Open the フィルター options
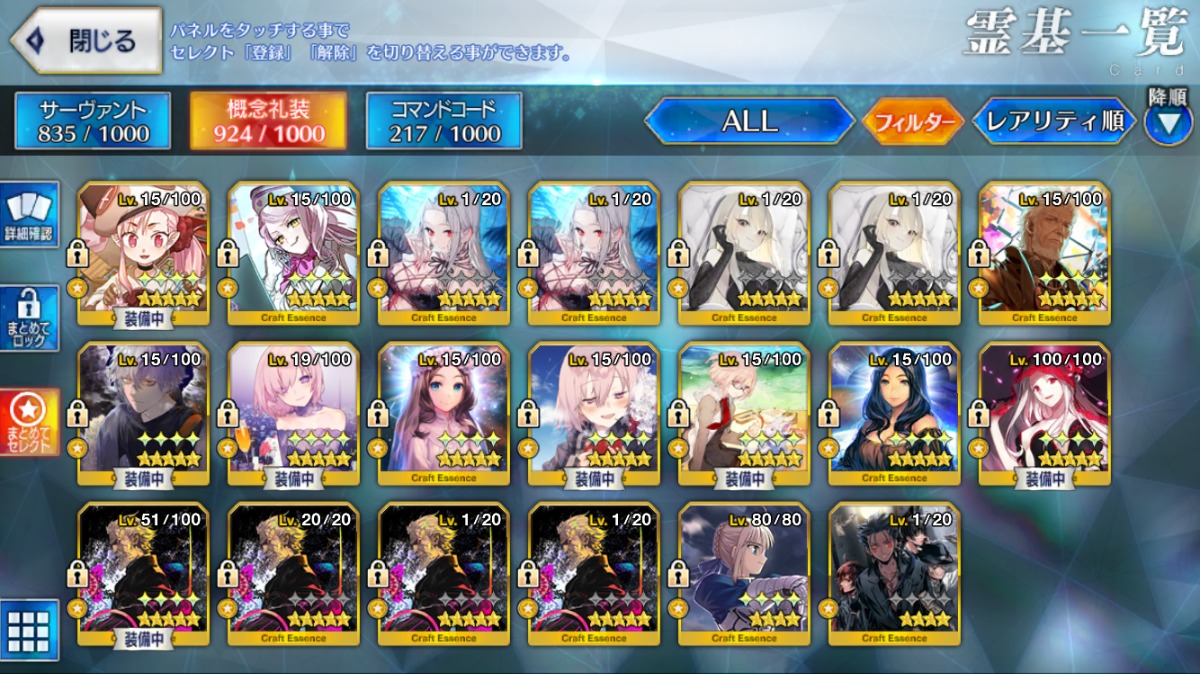The width and height of the screenshot is (1200, 674). [913, 122]
